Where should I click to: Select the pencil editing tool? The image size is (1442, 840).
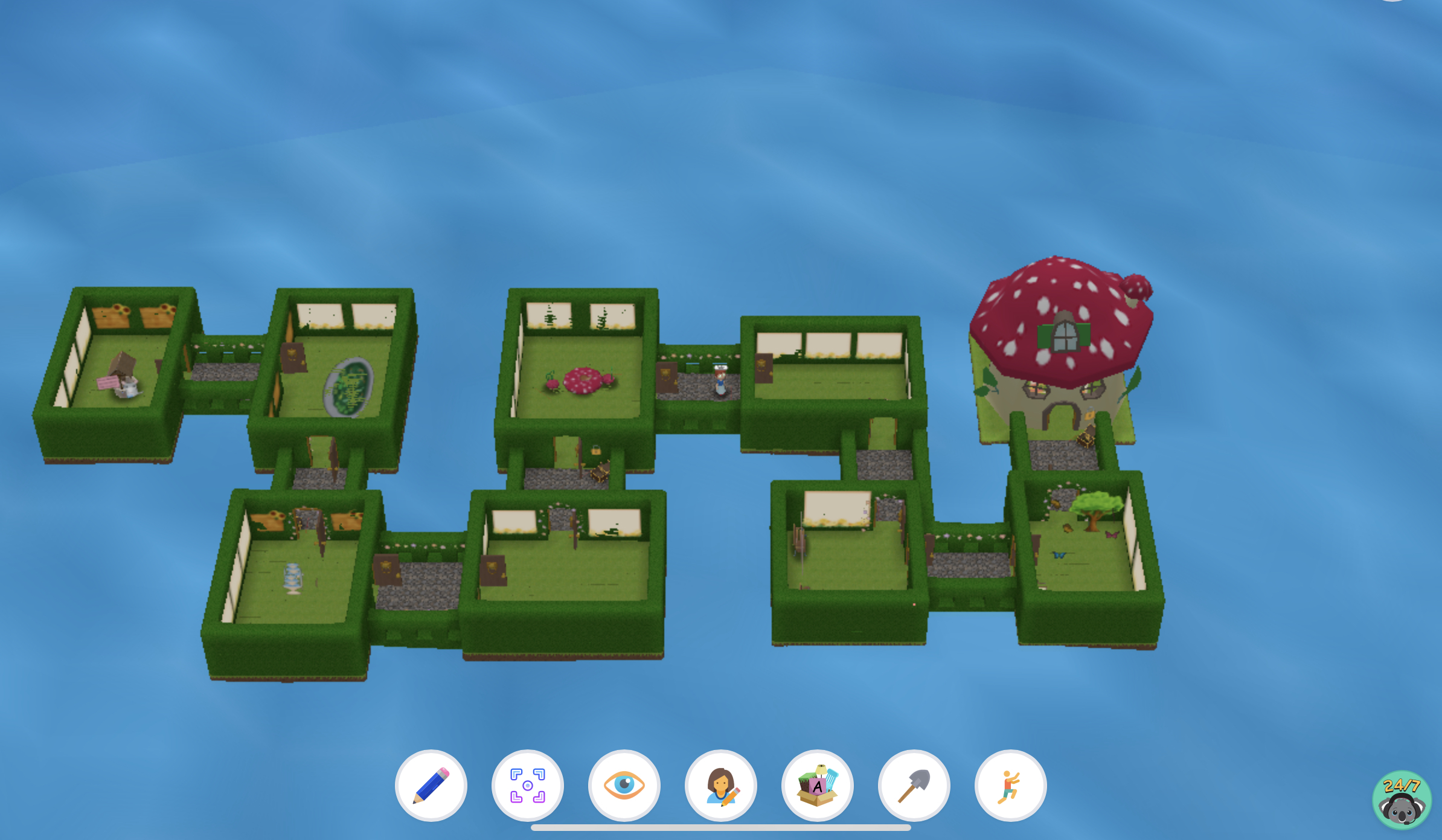pyautogui.click(x=431, y=784)
